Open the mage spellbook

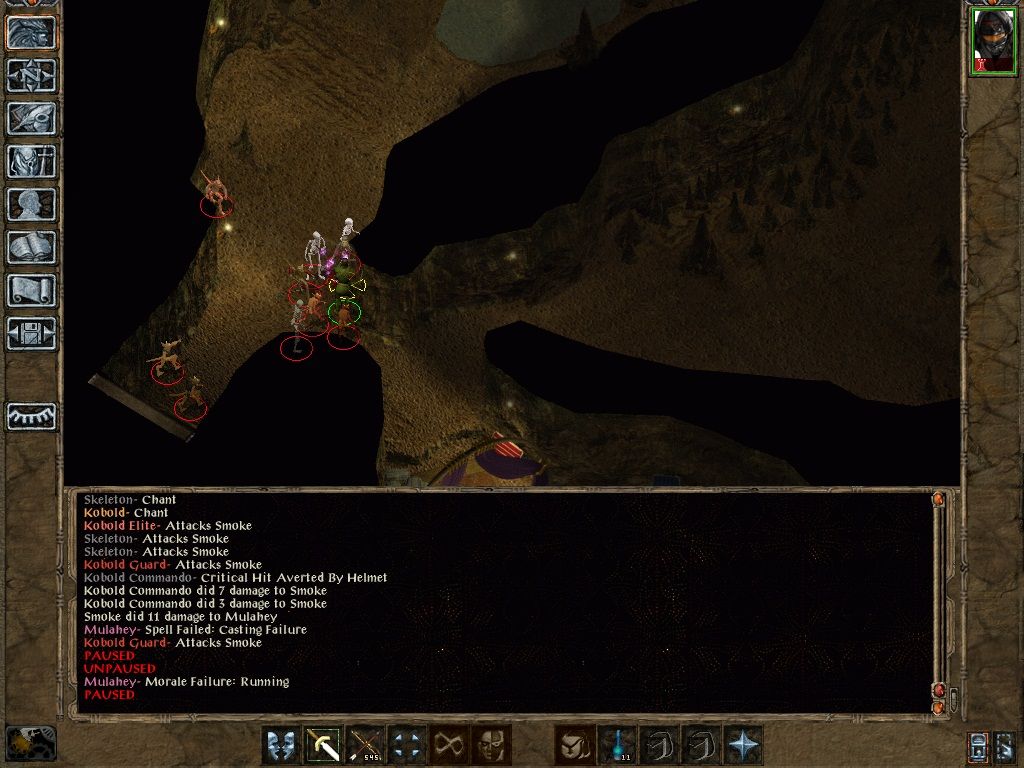coord(31,247)
